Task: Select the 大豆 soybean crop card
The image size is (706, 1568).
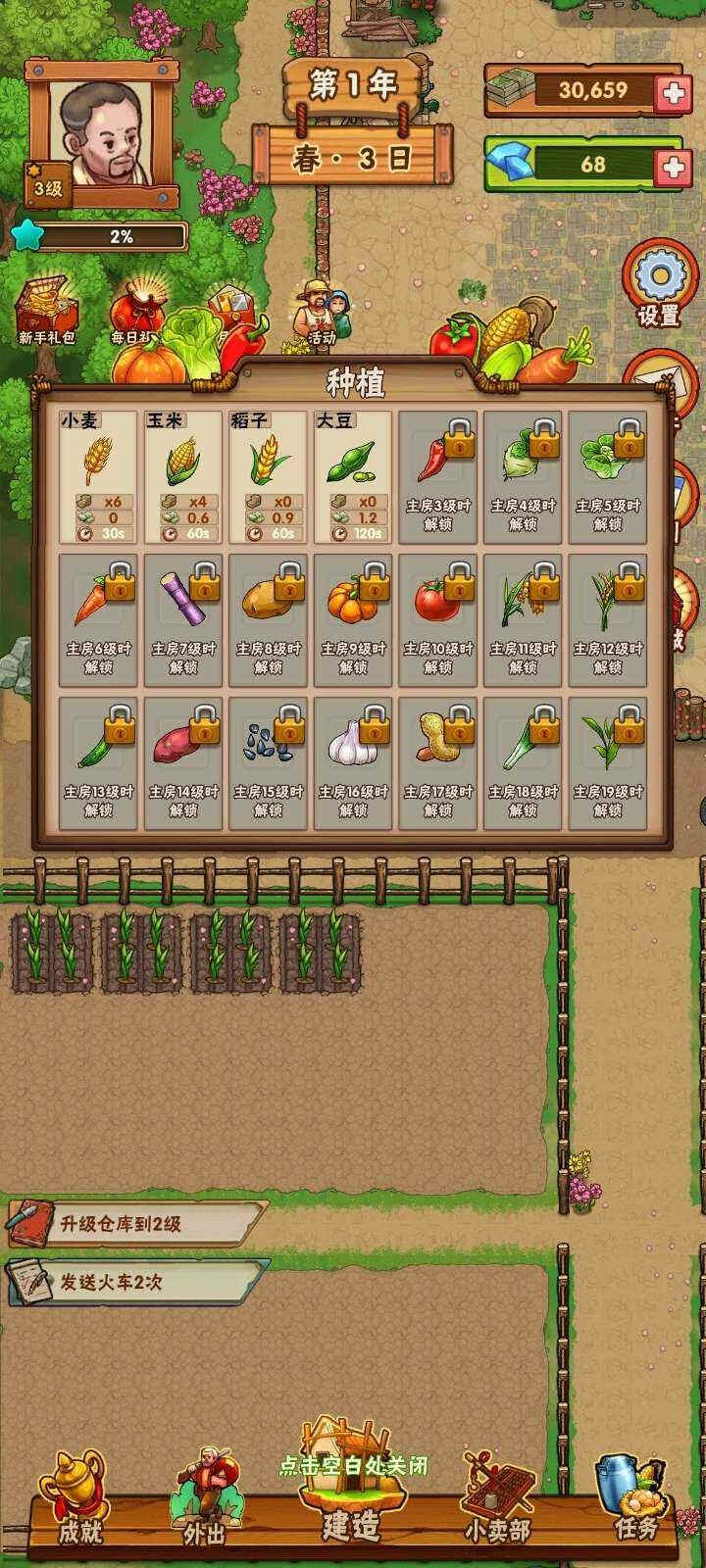Action: [x=353, y=477]
